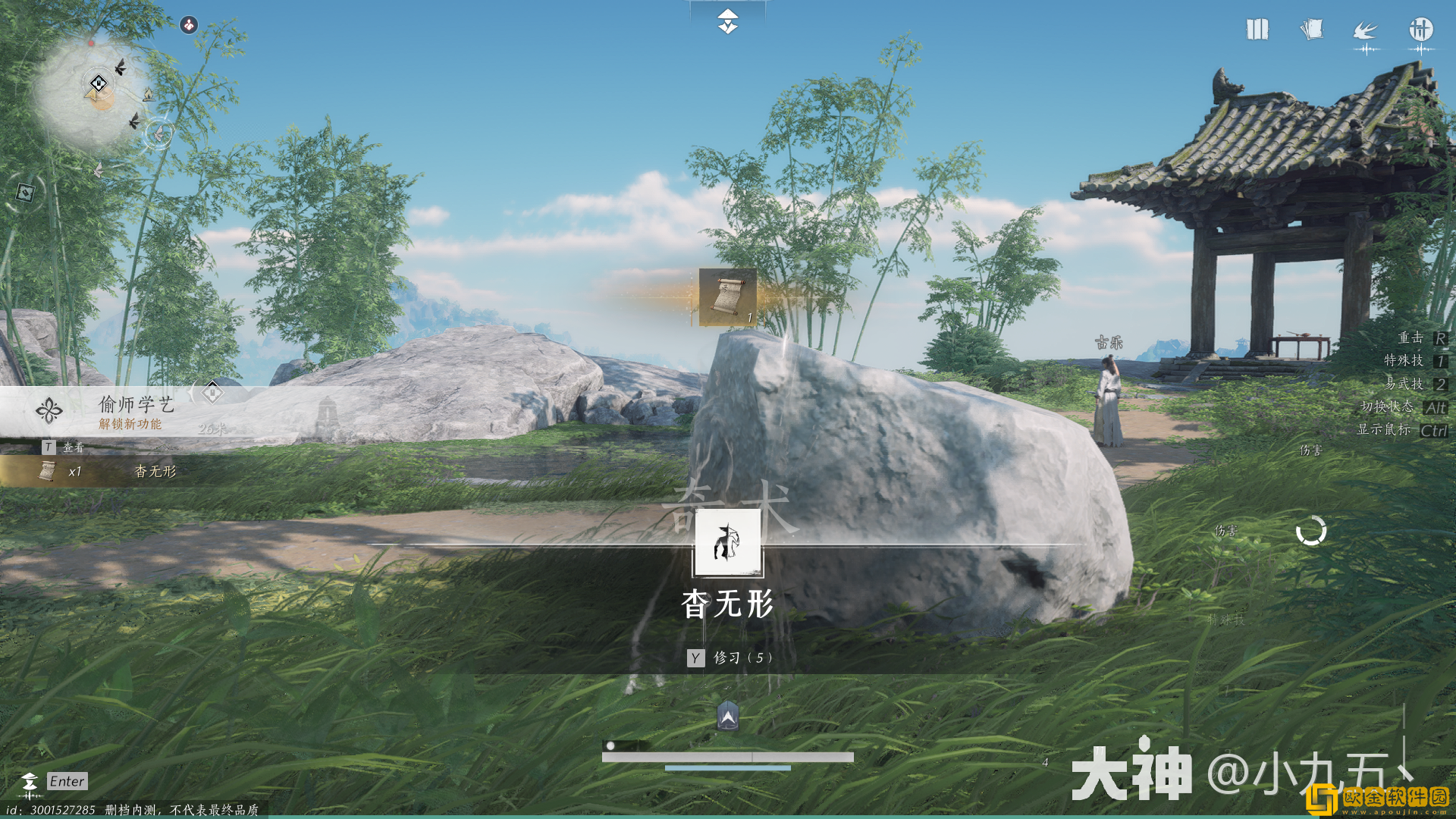Click the 杳无形 skill icon in screen center
Image resolution: width=1456 pixels, height=819 pixels.
coord(726,542)
